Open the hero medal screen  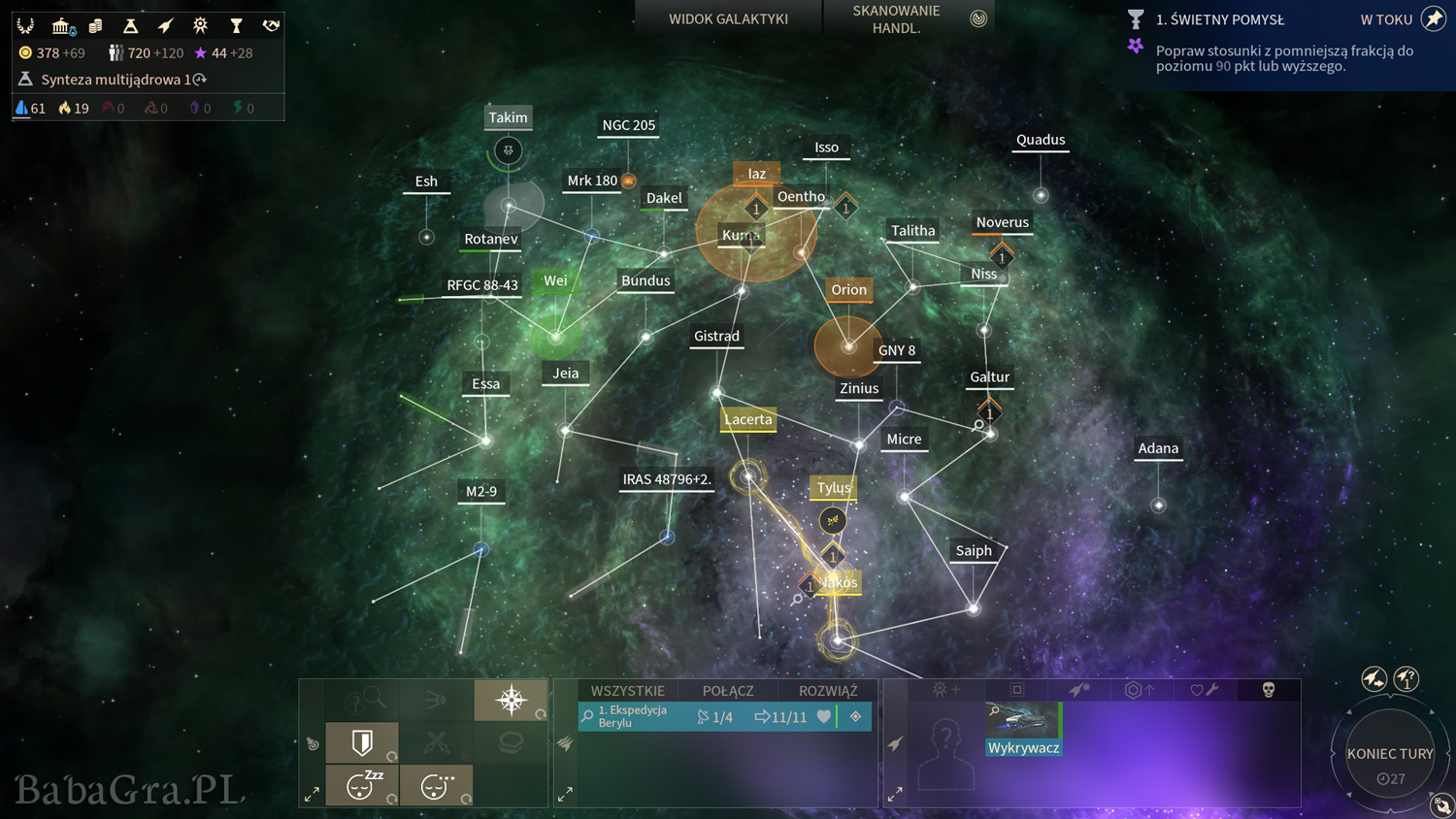click(200, 25)
